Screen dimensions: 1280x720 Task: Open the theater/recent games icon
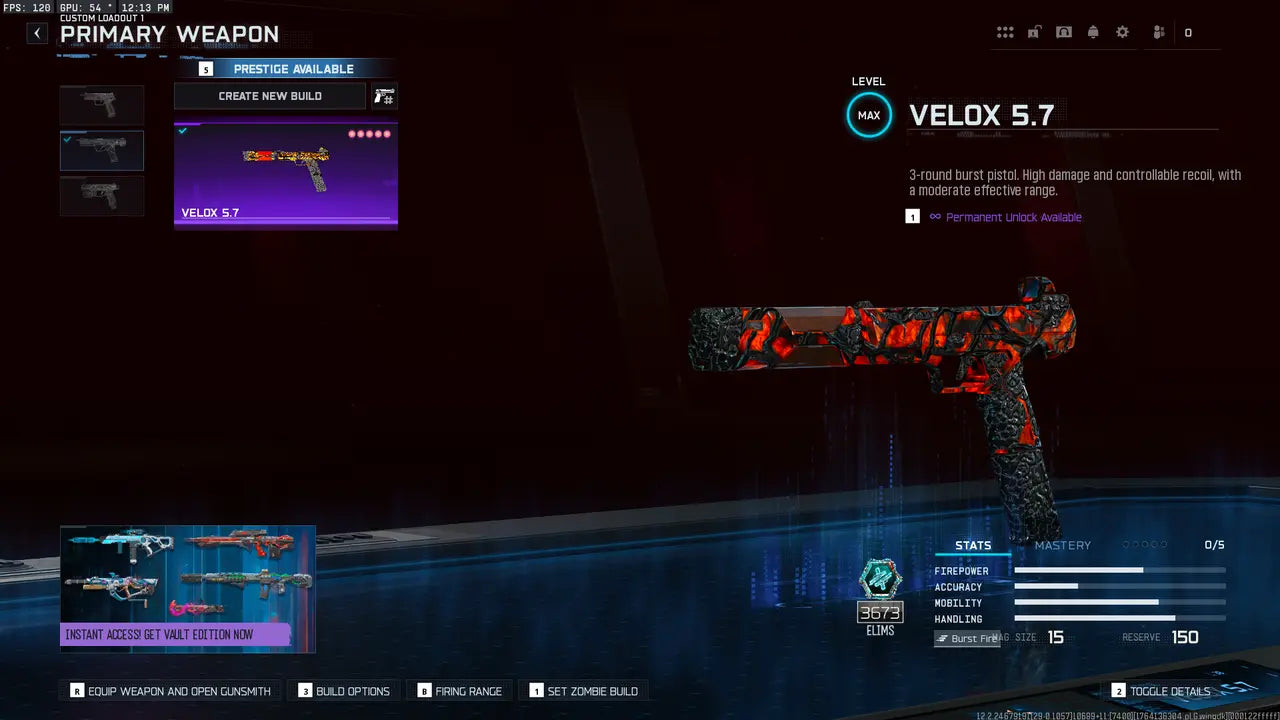point(1064,31)
